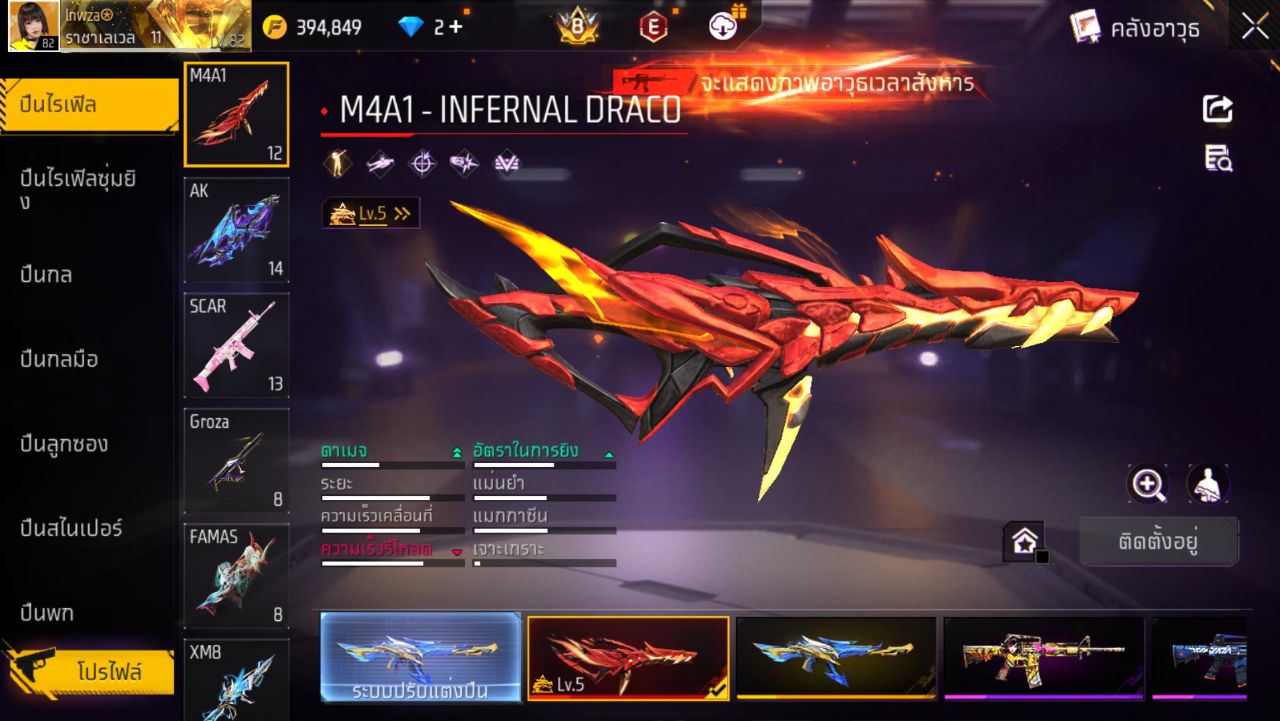The image size is (1280, 721).
Task: Choose the pink SCAR weapon slot
Action: click(237, 345)
